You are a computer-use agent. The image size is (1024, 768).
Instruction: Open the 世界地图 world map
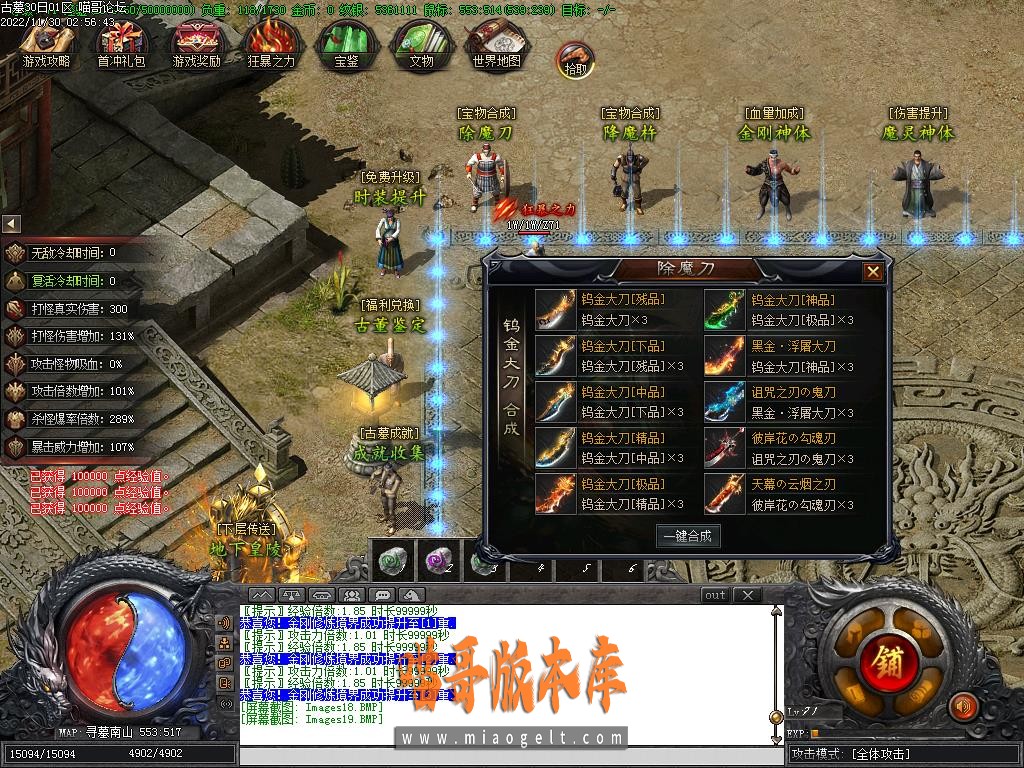(496, 44)
